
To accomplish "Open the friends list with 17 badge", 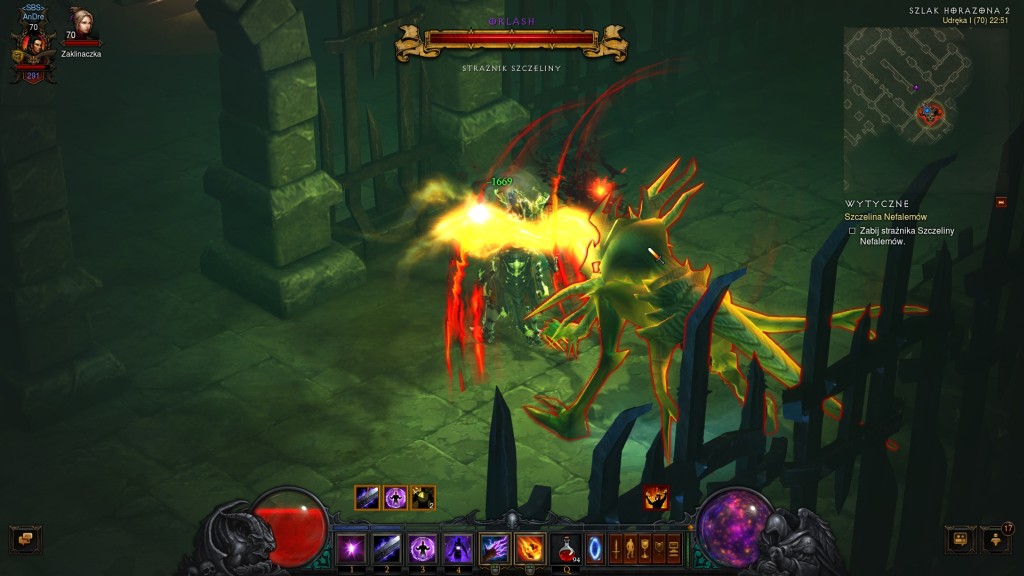I will [x=995, y=540].
